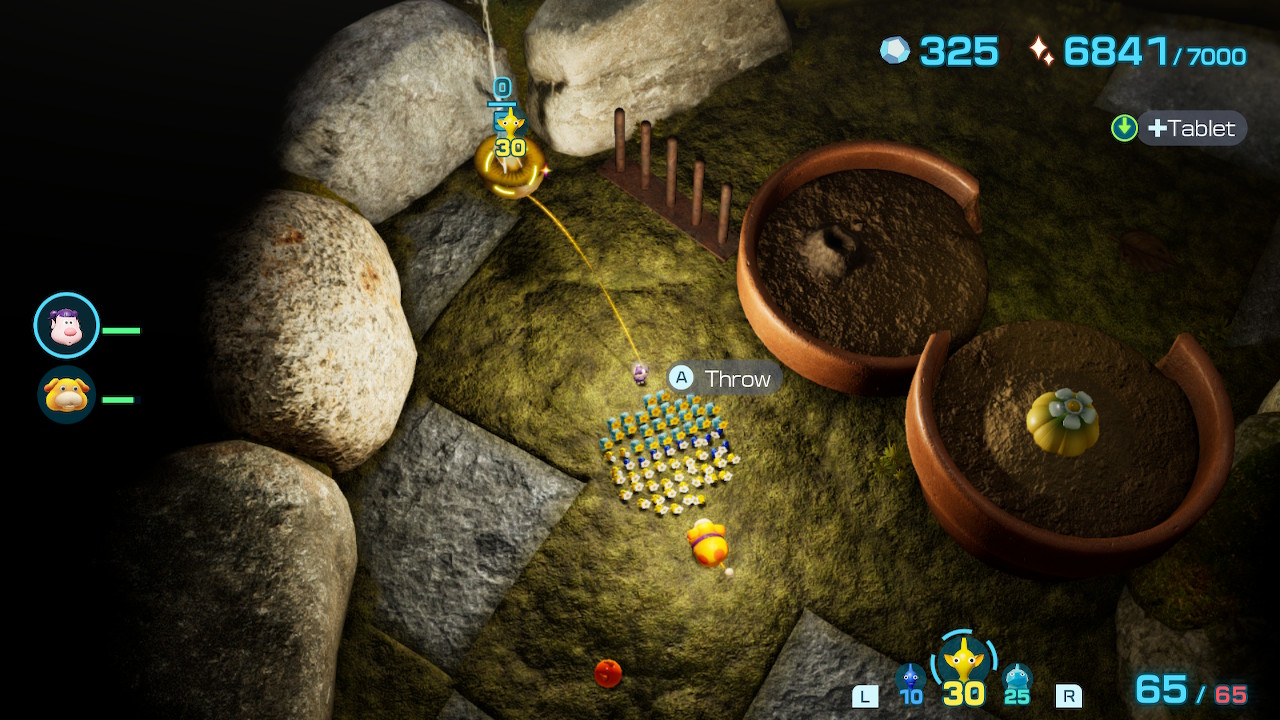This screenshot has width=1280, height=720.
Task: Select the captain portrait
Action: (x=67, y=325)
